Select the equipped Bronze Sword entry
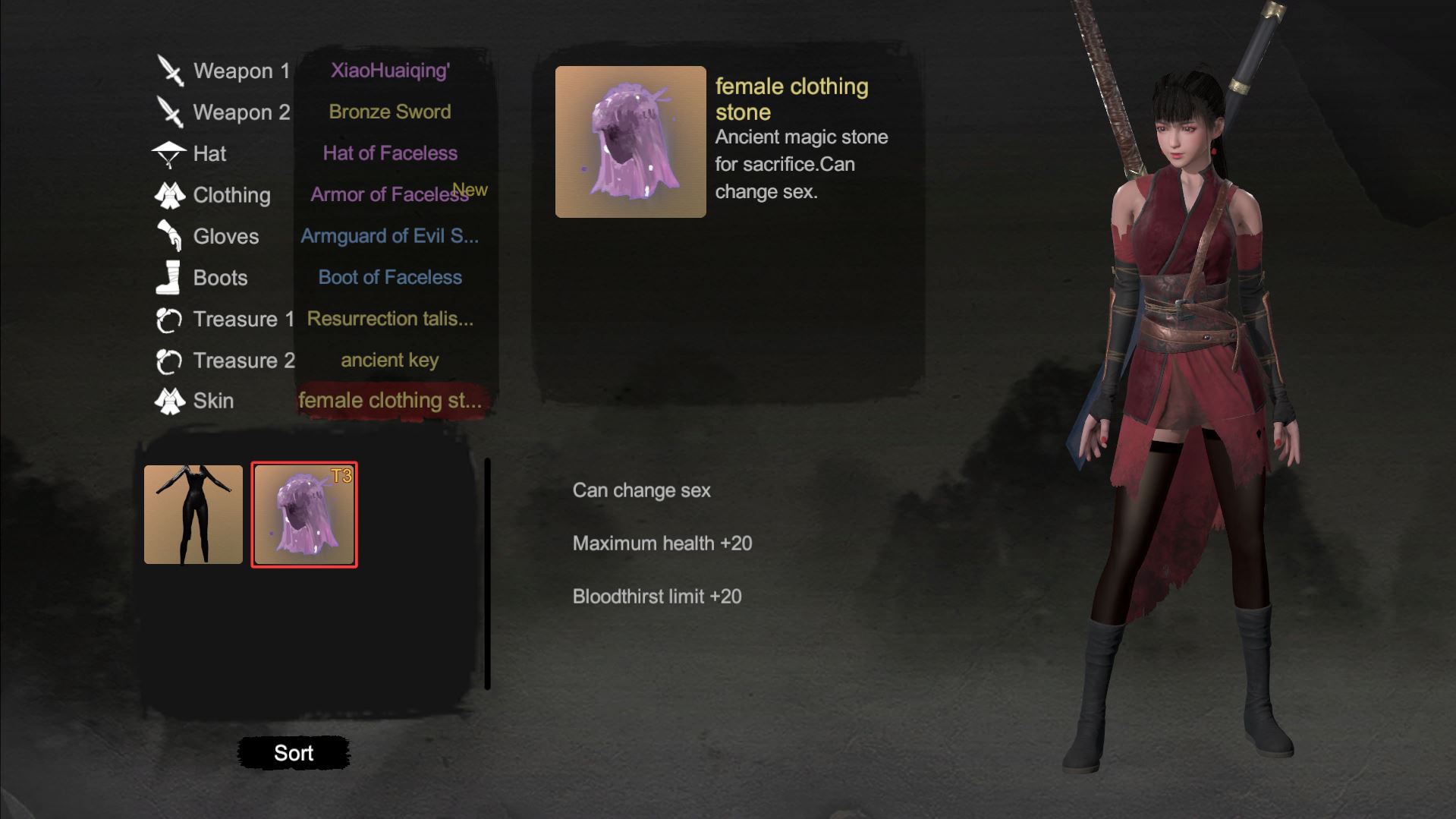The image size is (1456, 819). (x=389, y=112)
